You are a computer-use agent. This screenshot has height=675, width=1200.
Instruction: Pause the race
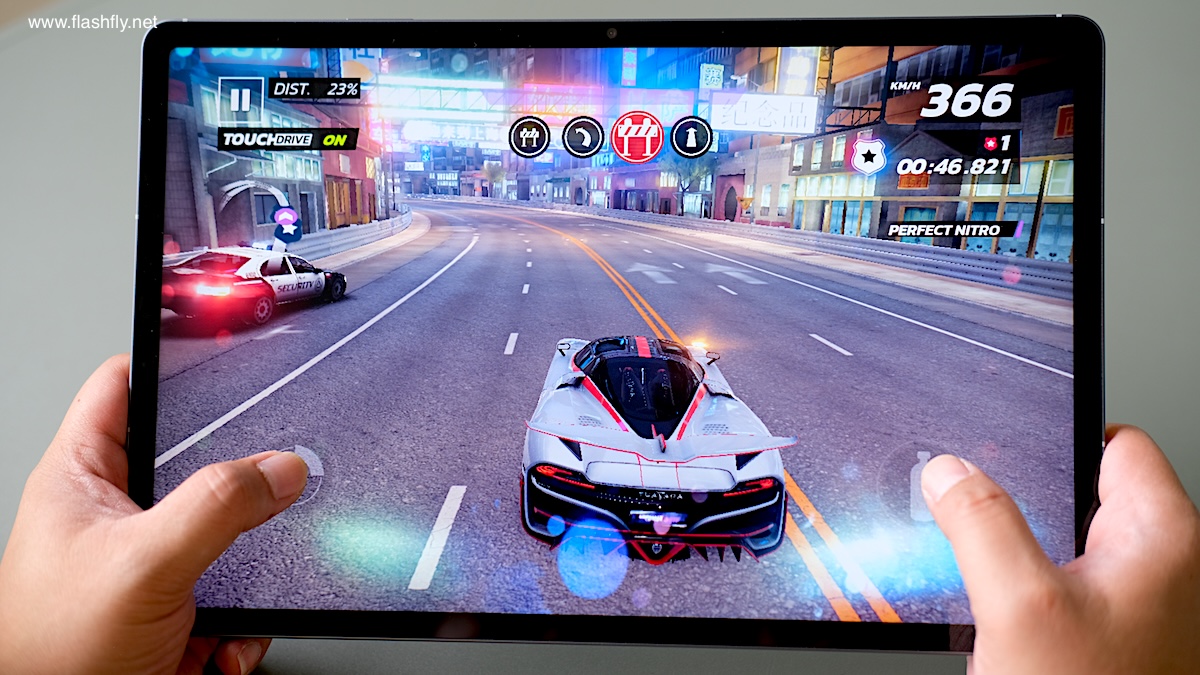click(240, 100)
